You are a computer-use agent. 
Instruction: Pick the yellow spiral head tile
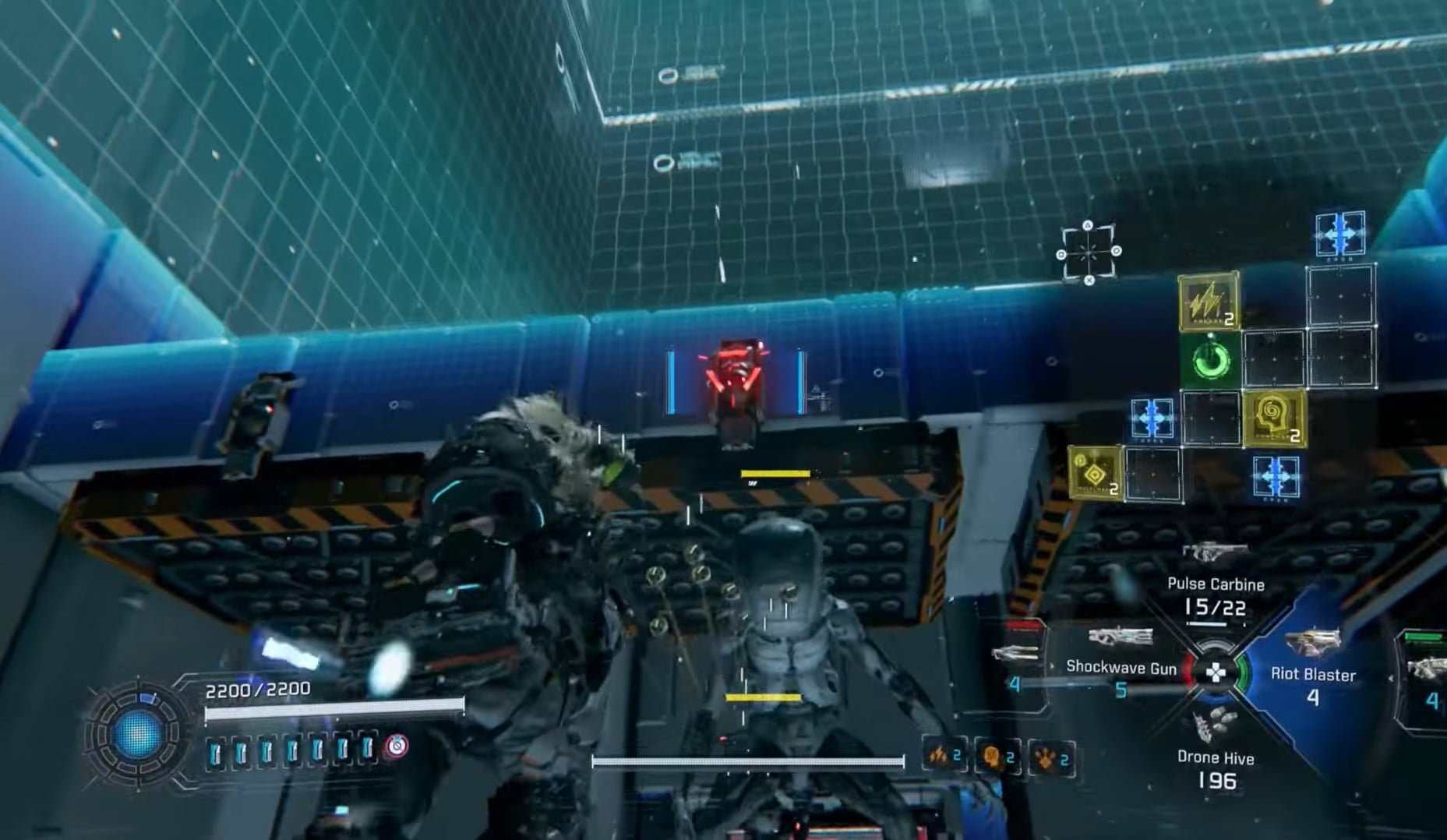(1274, 418)
